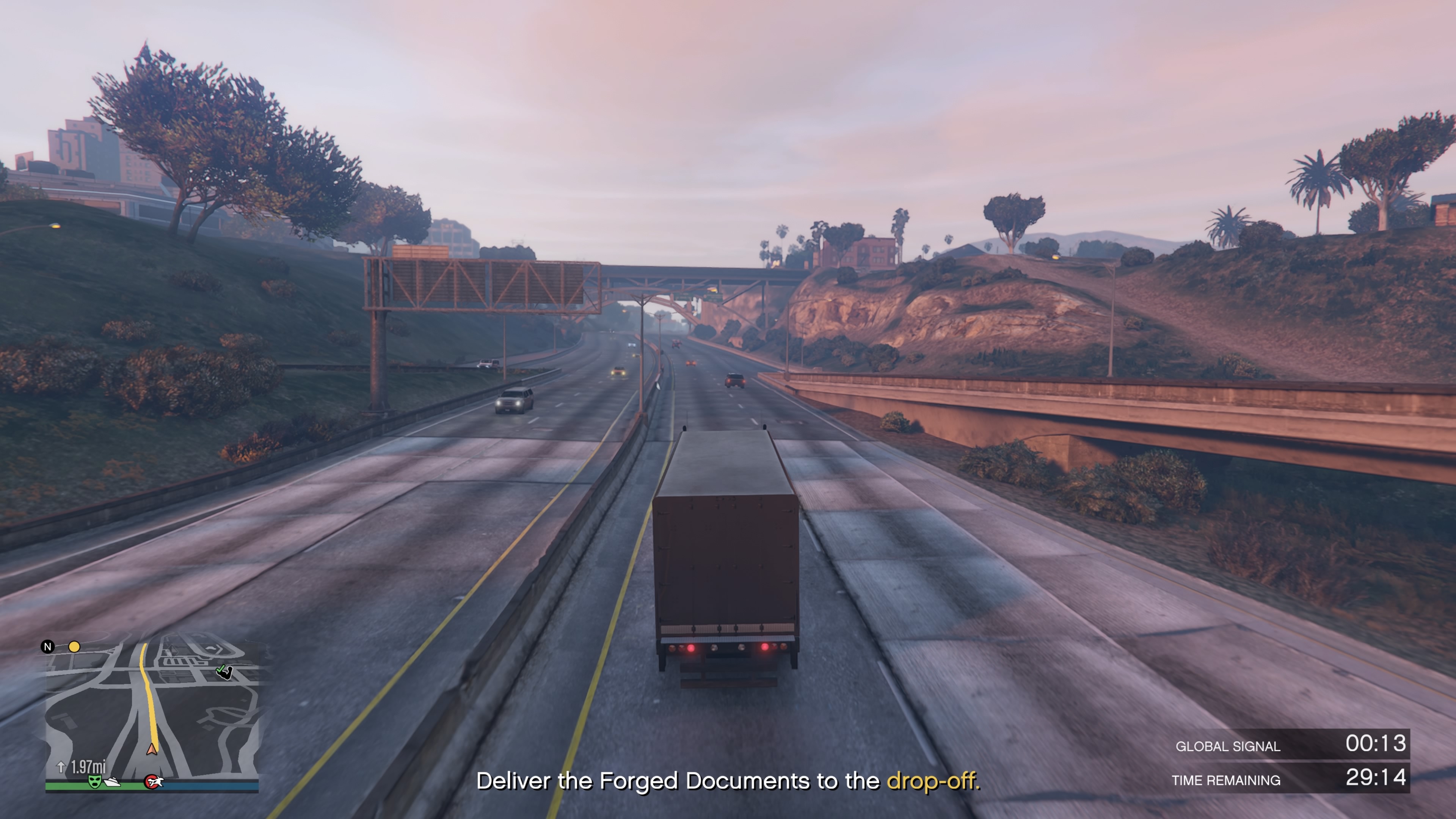The height and width of the screenshot is (819, 1456).
Task: Select the white yacht blip on minimap
Action: (113, 782)
